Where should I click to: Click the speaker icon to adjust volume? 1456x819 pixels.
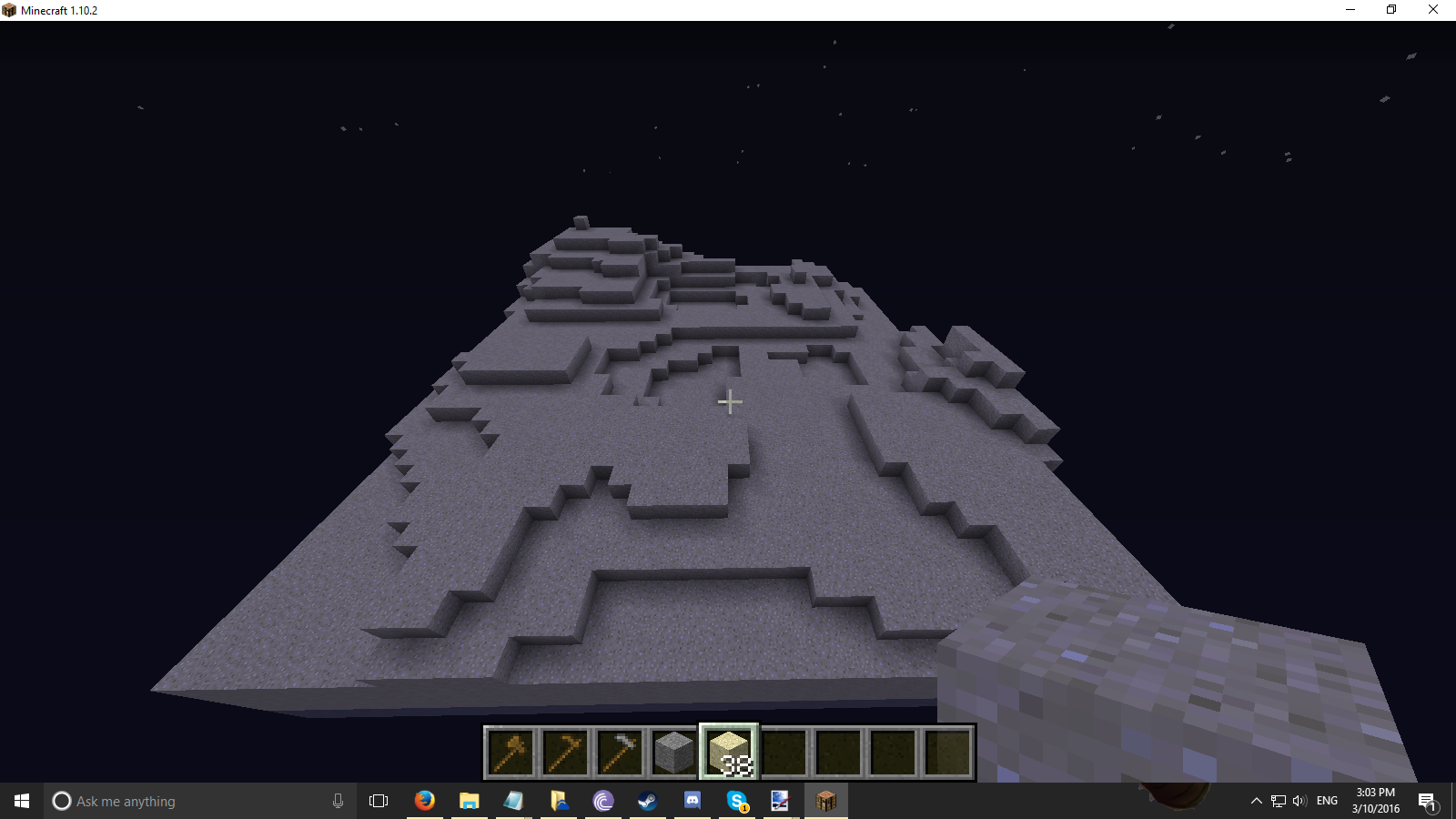click(1298, 801)
